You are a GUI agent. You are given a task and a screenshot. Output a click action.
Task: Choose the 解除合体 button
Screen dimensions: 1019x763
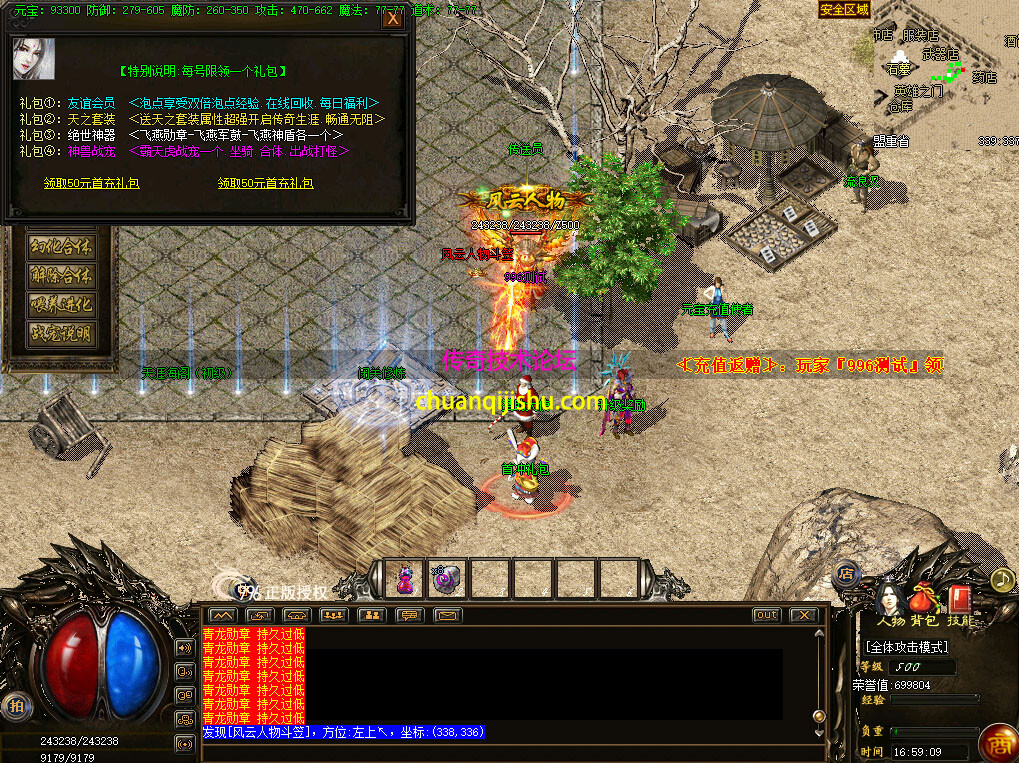pyautogui.click(x=62, y=276)
